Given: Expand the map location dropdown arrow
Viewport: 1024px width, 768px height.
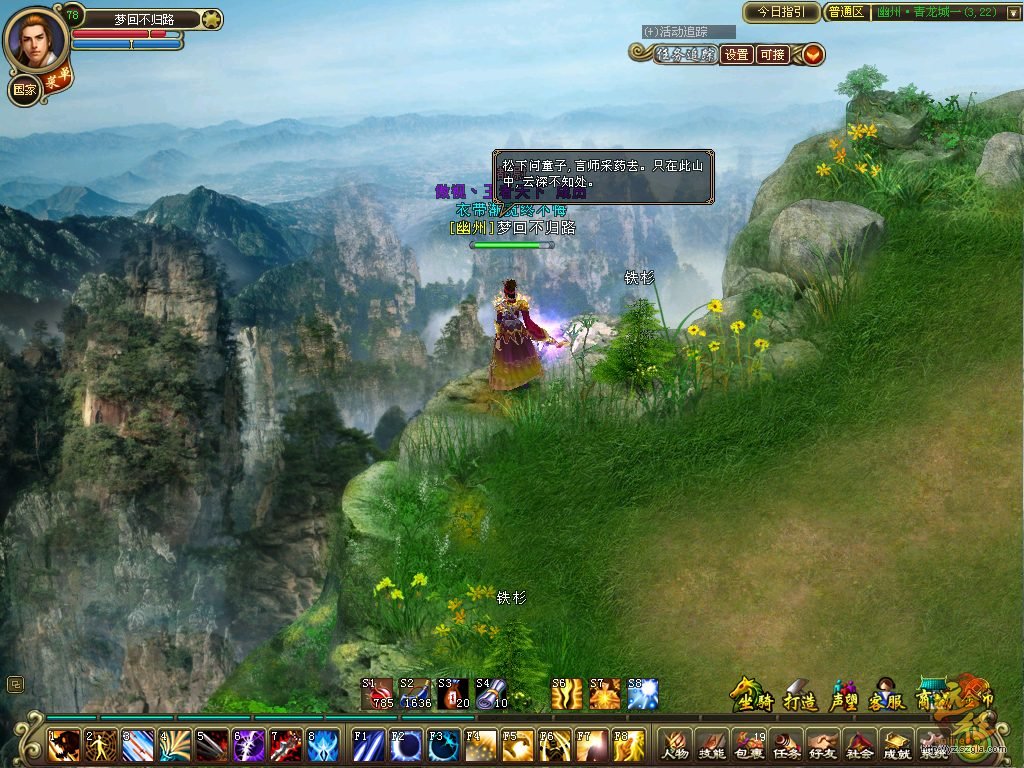Looking at the screenshot, I should coord(1011,12).
